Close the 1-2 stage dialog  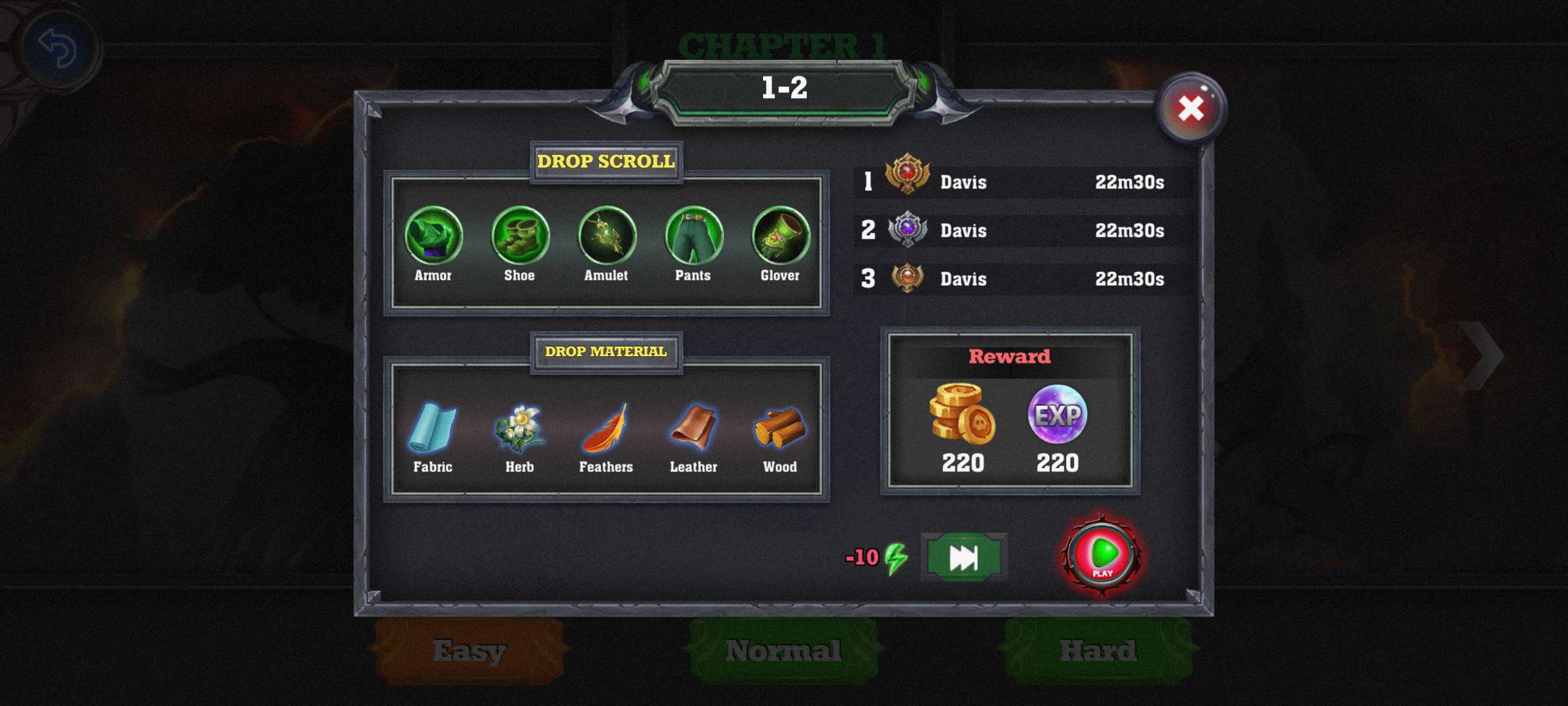[1191, 109]
